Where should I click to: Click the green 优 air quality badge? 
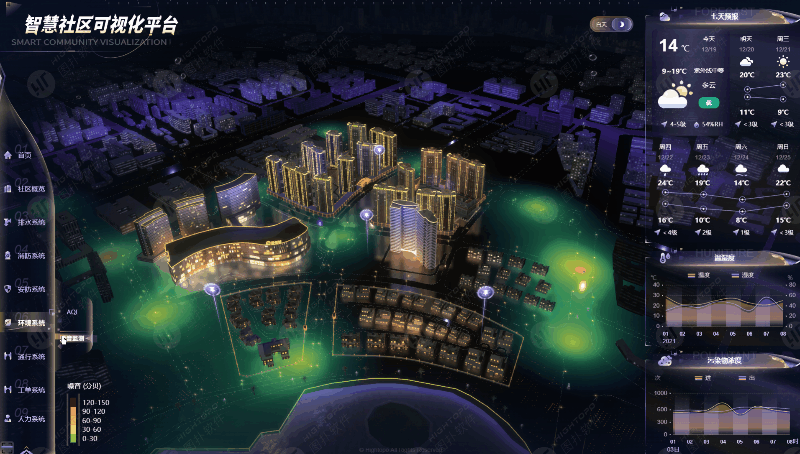pyautogui.click(x=708, y=102)
